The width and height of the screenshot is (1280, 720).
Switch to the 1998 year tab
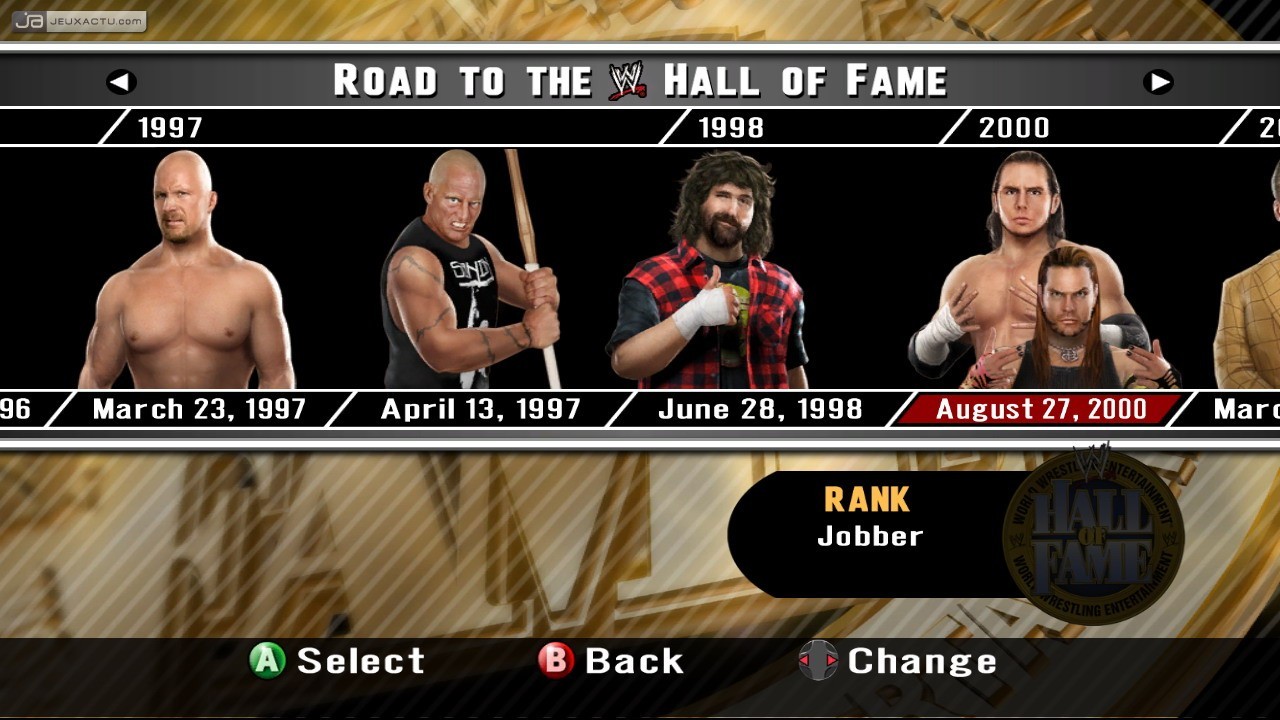[x=730, y=127]
